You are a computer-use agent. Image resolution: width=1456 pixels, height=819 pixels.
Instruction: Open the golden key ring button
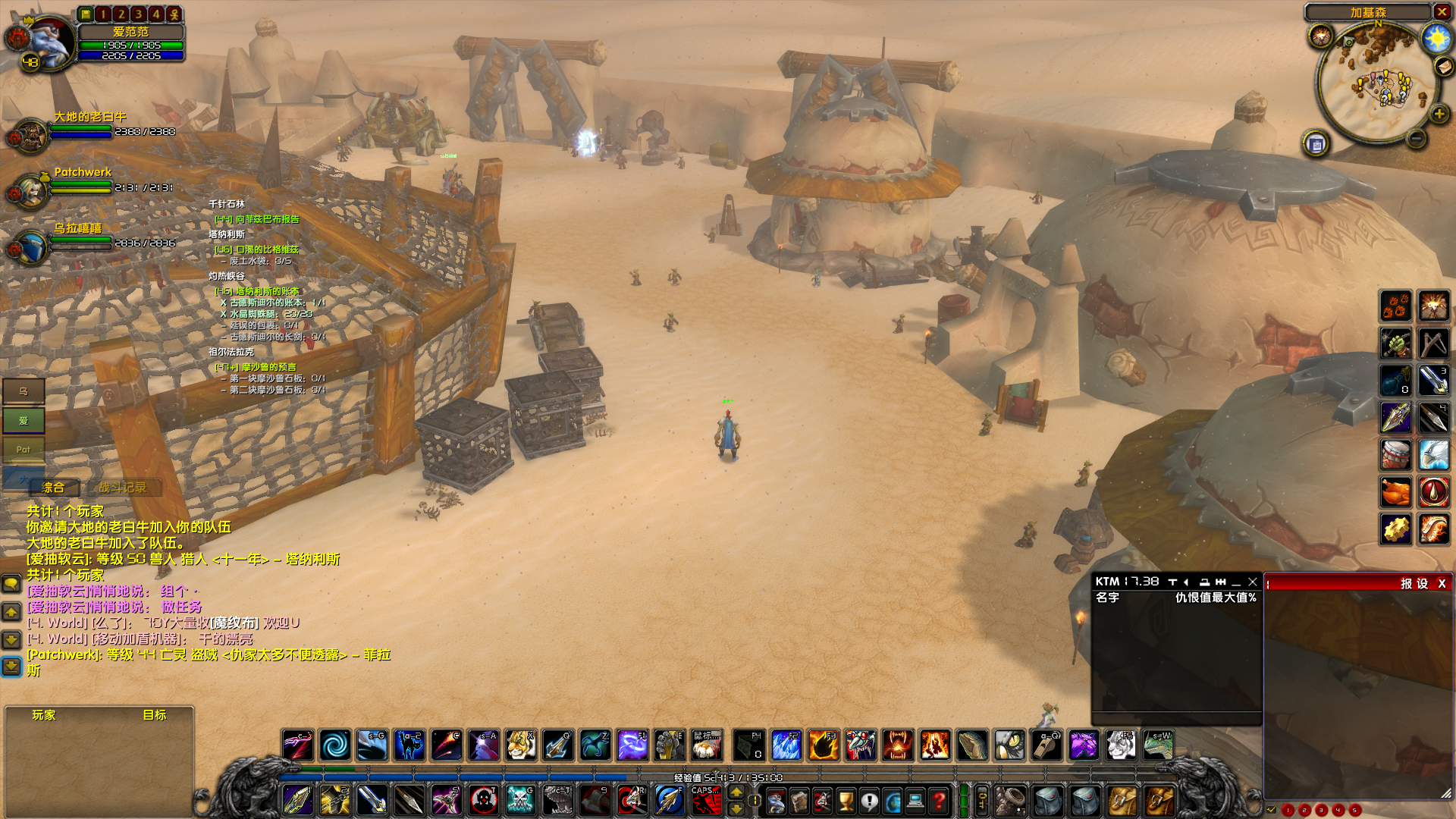click(x=981, y=801)
